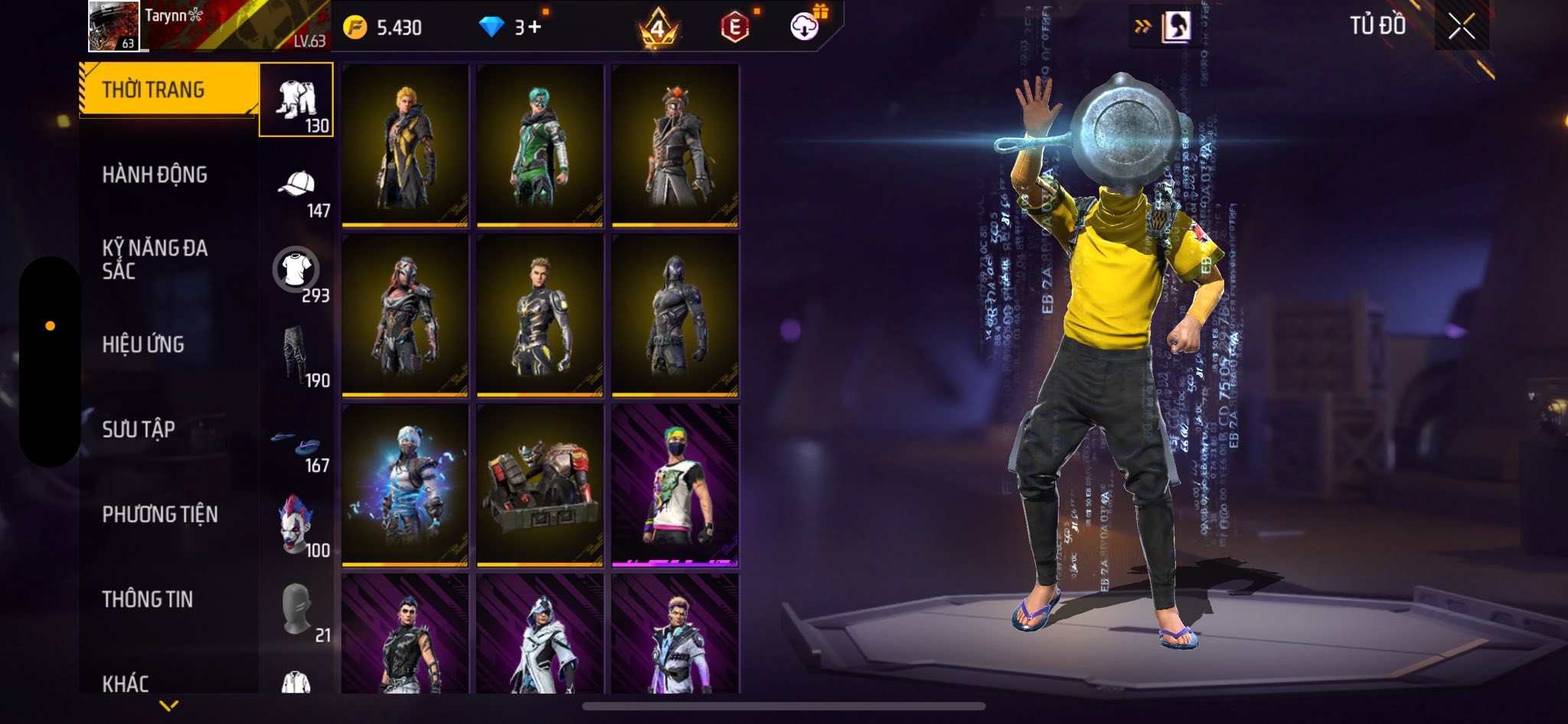This screenshot has height=724, width=1568.
Task: Select the red armored crate bundle
Action: click(x=540, y=485)
